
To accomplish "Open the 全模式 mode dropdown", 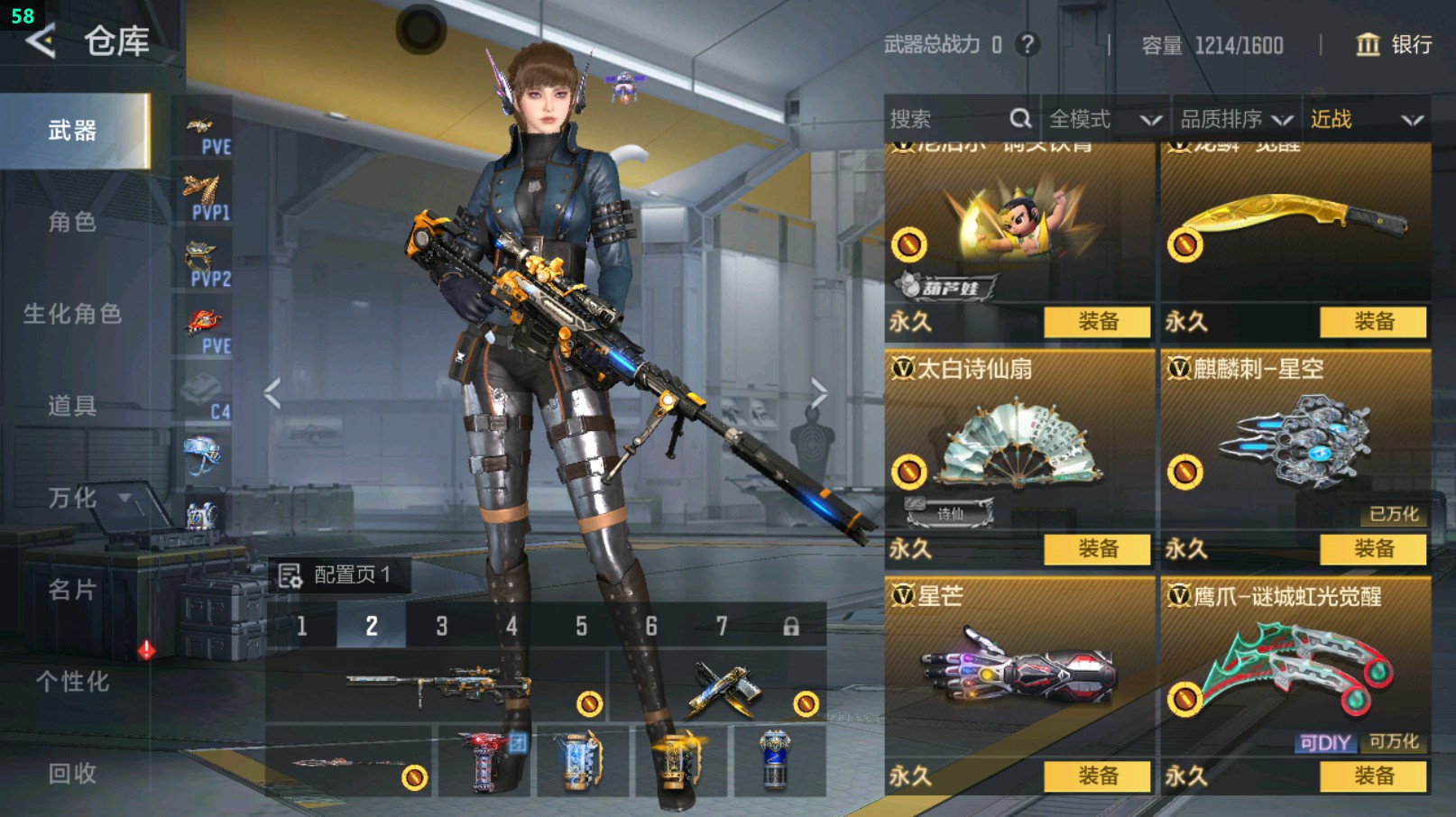I will pos(1104,119).
